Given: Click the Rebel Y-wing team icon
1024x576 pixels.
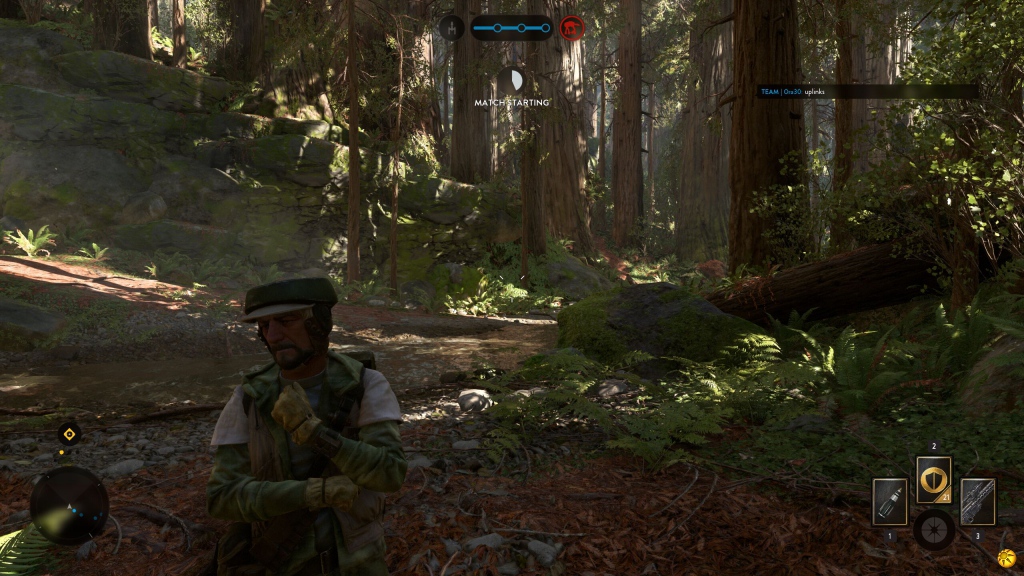Looking at the screenshot, I should (451, 27).
